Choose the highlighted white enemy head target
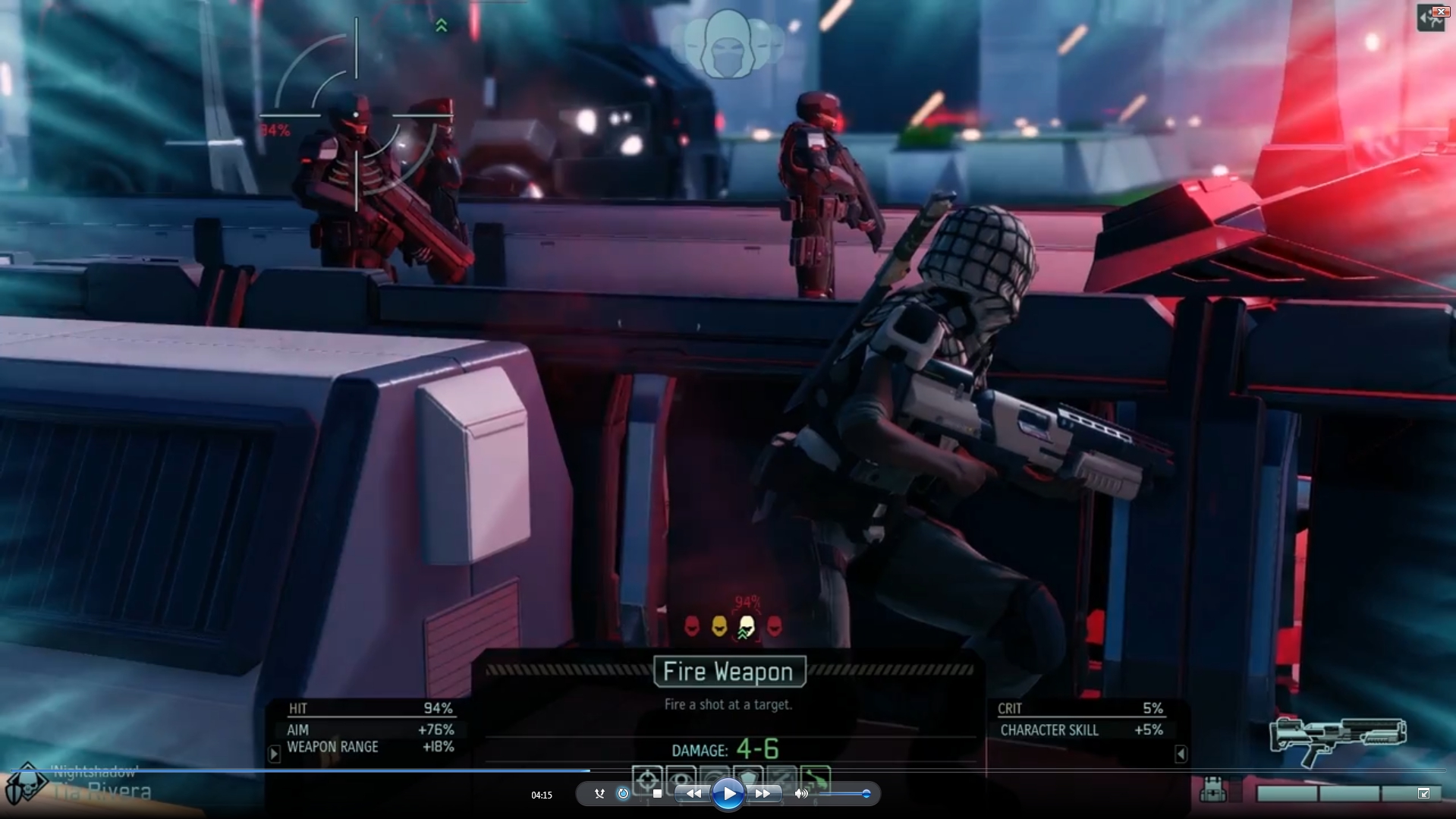 pos(747,626)
